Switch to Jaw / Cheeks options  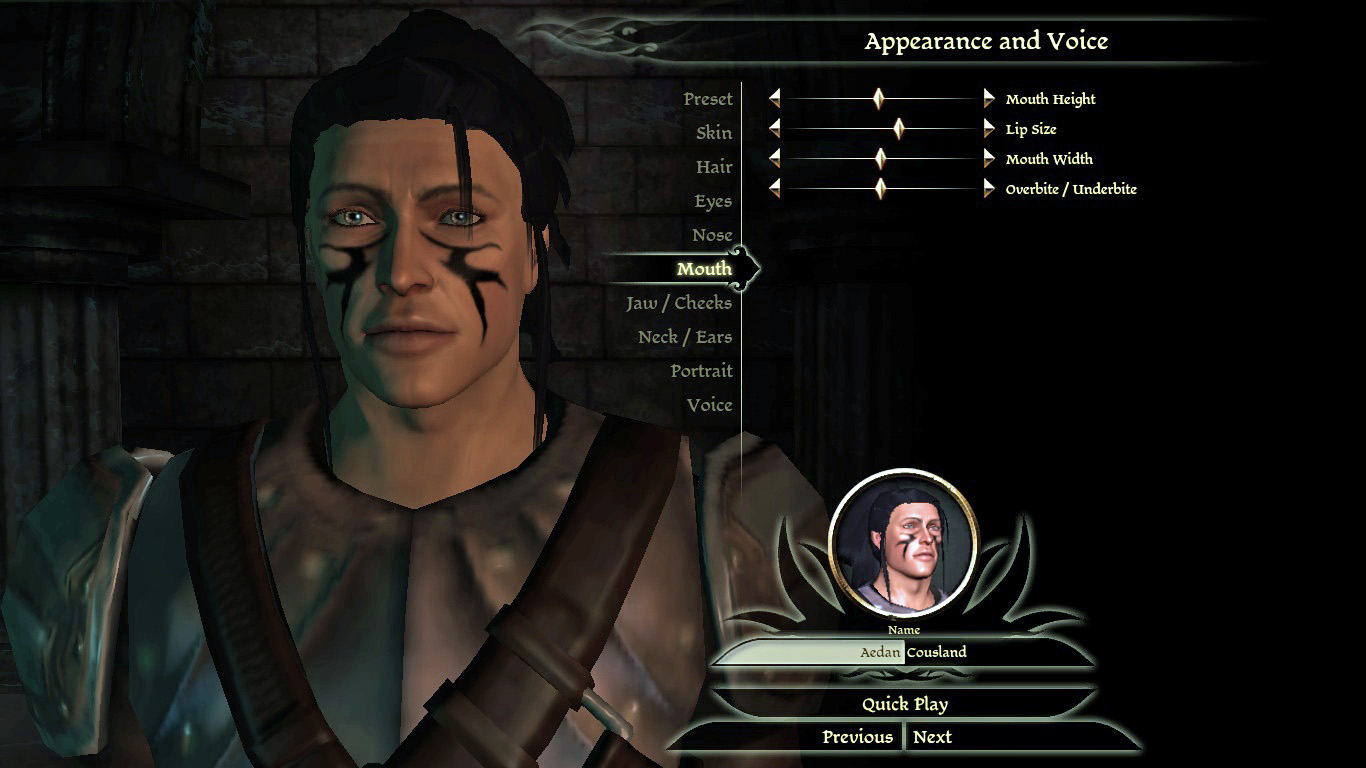point(679,303)
